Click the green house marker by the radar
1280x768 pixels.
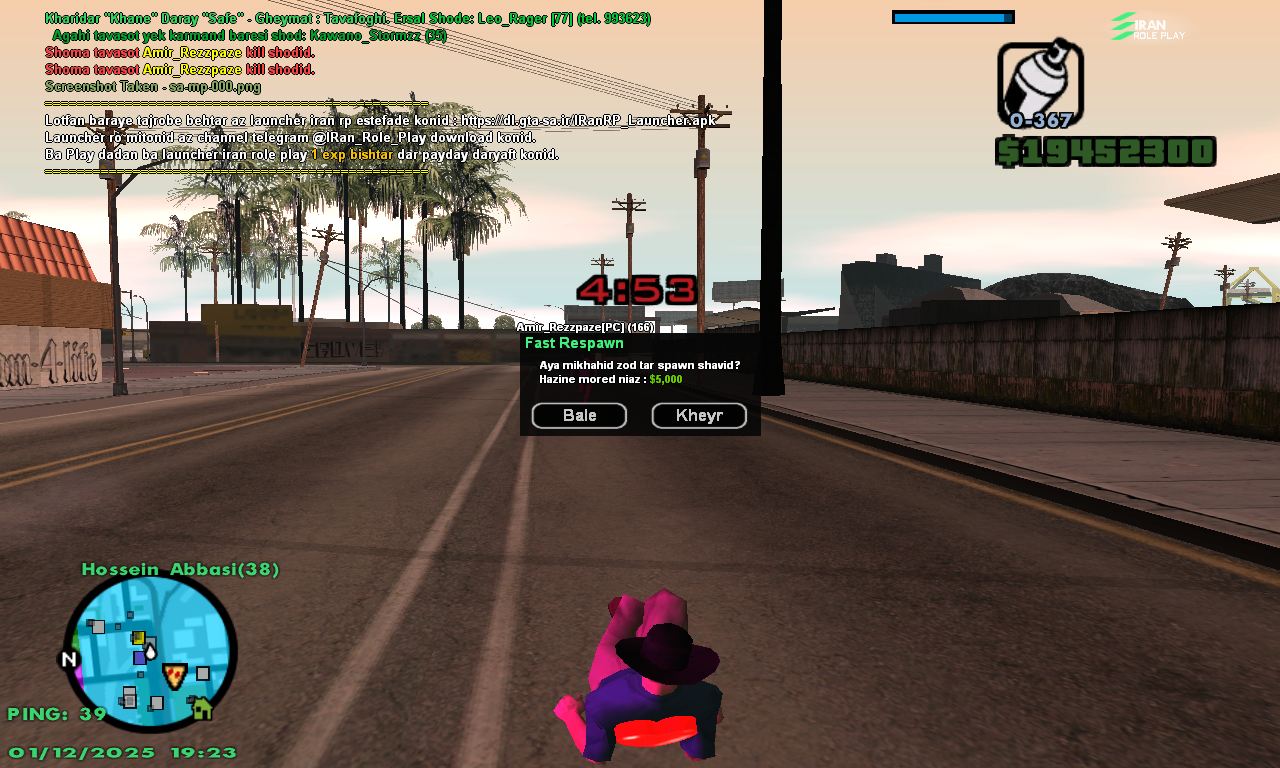(202, 709)
